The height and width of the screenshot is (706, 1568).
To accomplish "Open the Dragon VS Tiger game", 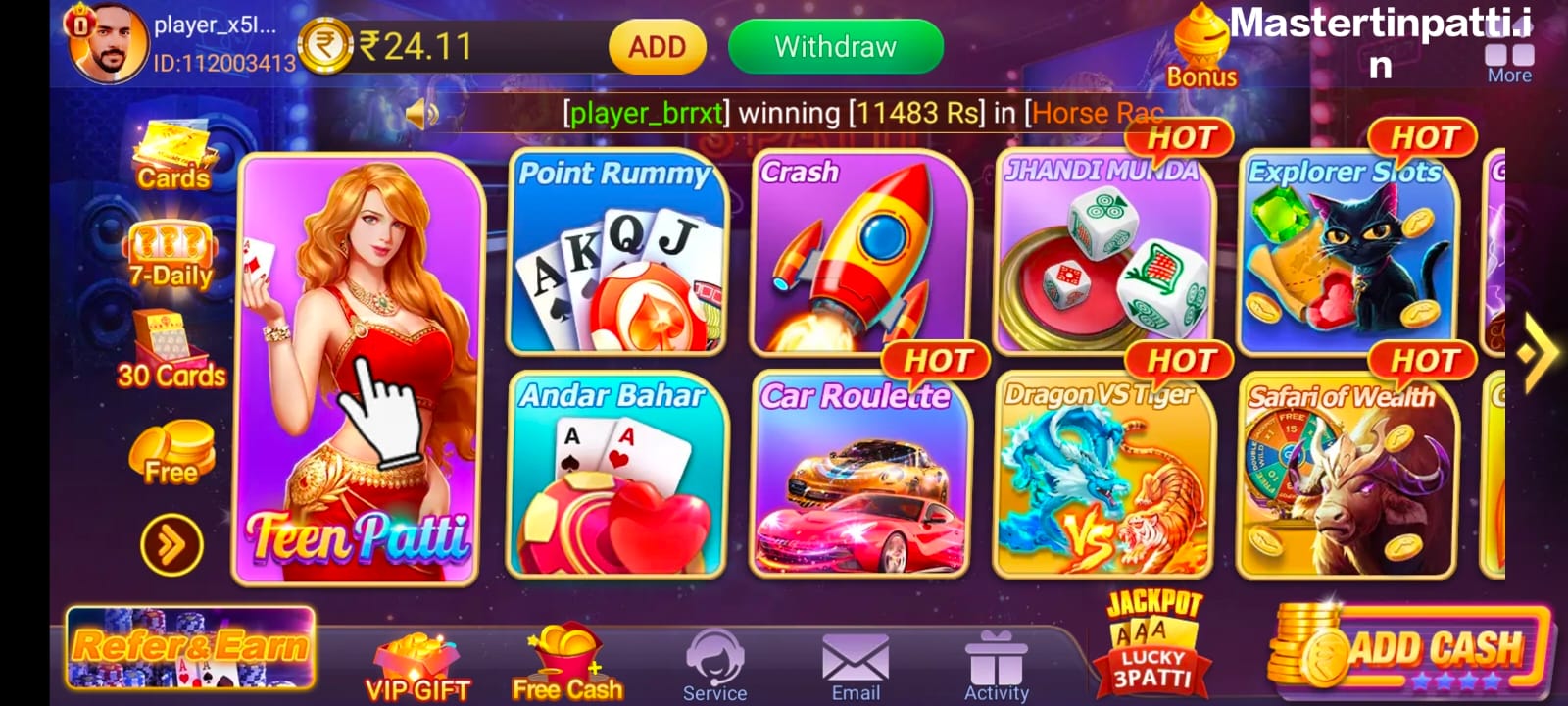I will [1103, 476].
